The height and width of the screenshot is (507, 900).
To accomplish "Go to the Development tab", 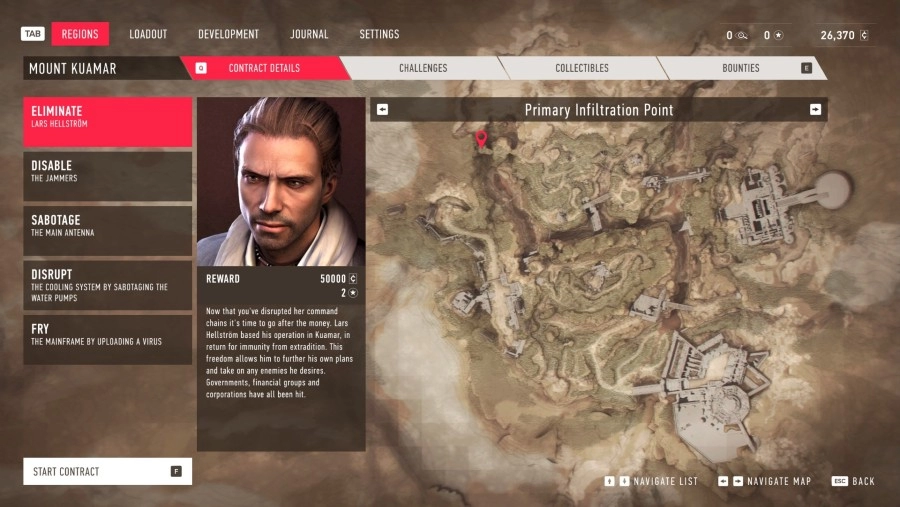I will [x=228, y=34].
